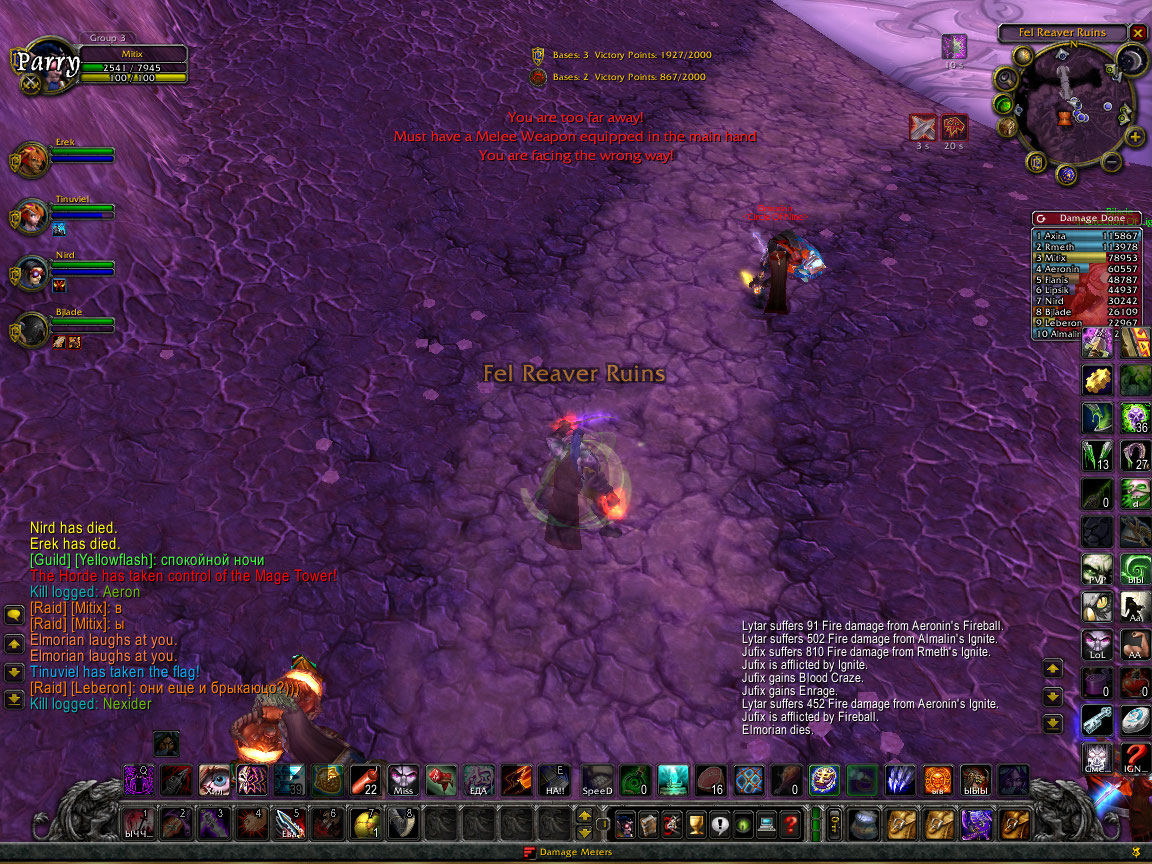Zoom in the minimap with the plus button
This screenshot has width=1152, height=864.
click(1136, 137)
